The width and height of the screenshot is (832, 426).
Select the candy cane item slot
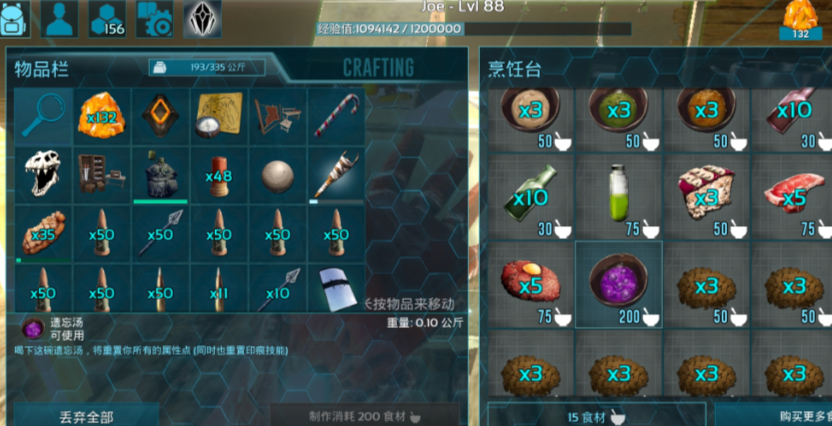click(x=336, y=115)
